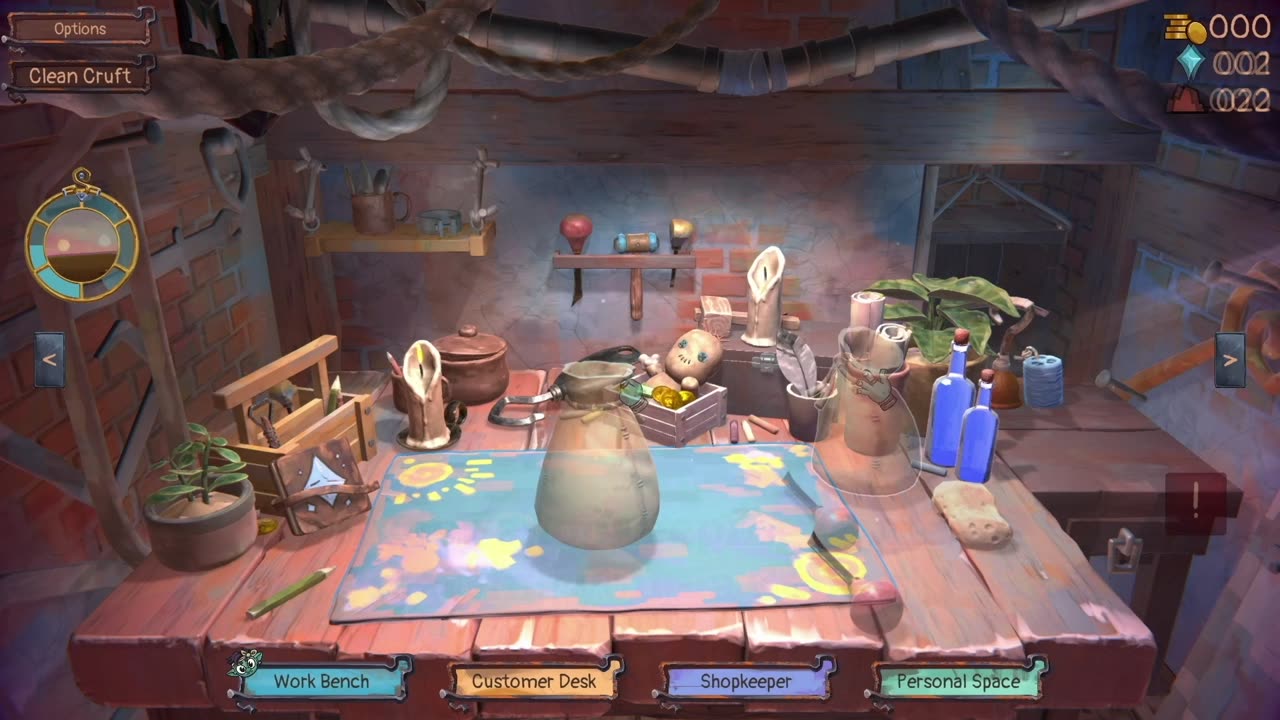Click the Clean Cruft button
Viewport: 1280px width, 720px height.
pyautogui.click(x=80, y=76)
